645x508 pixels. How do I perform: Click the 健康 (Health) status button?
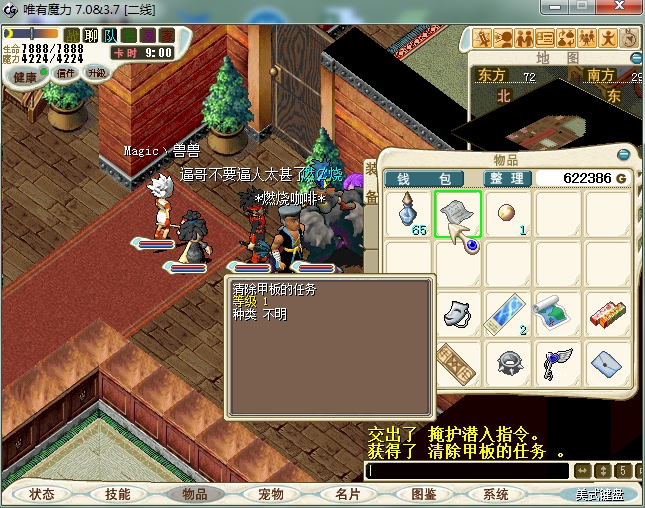point(25,77)
